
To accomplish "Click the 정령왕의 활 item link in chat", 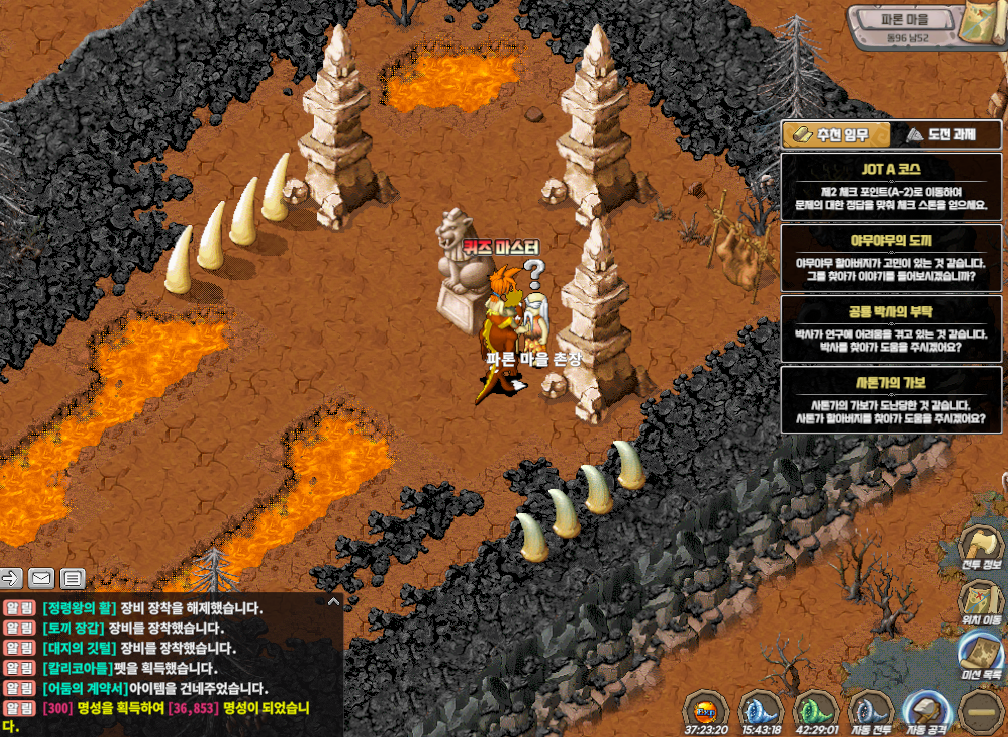I will pyautogui.click(x=78, y=608).
